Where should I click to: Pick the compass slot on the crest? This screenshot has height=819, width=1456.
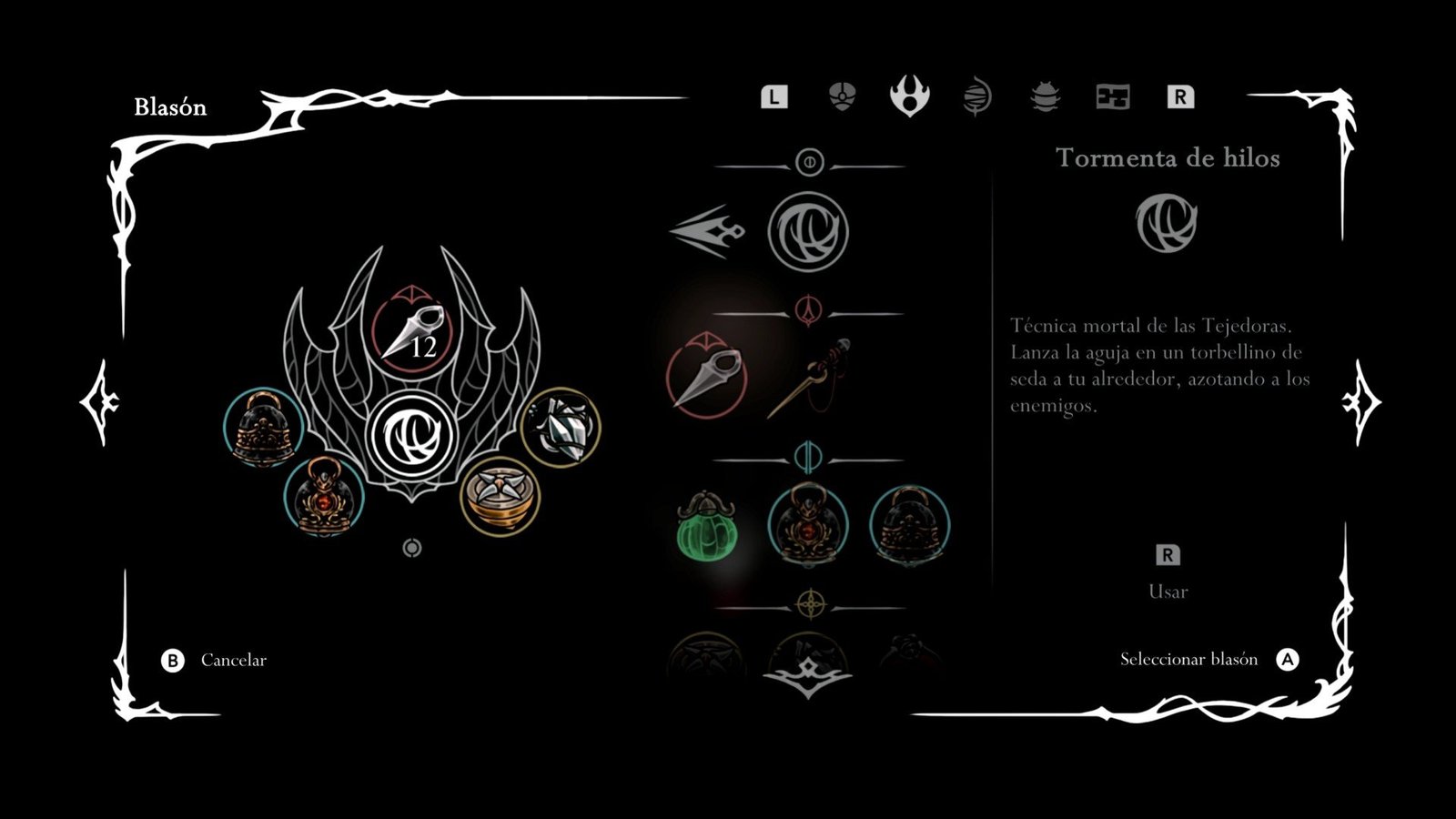(500, 496)
